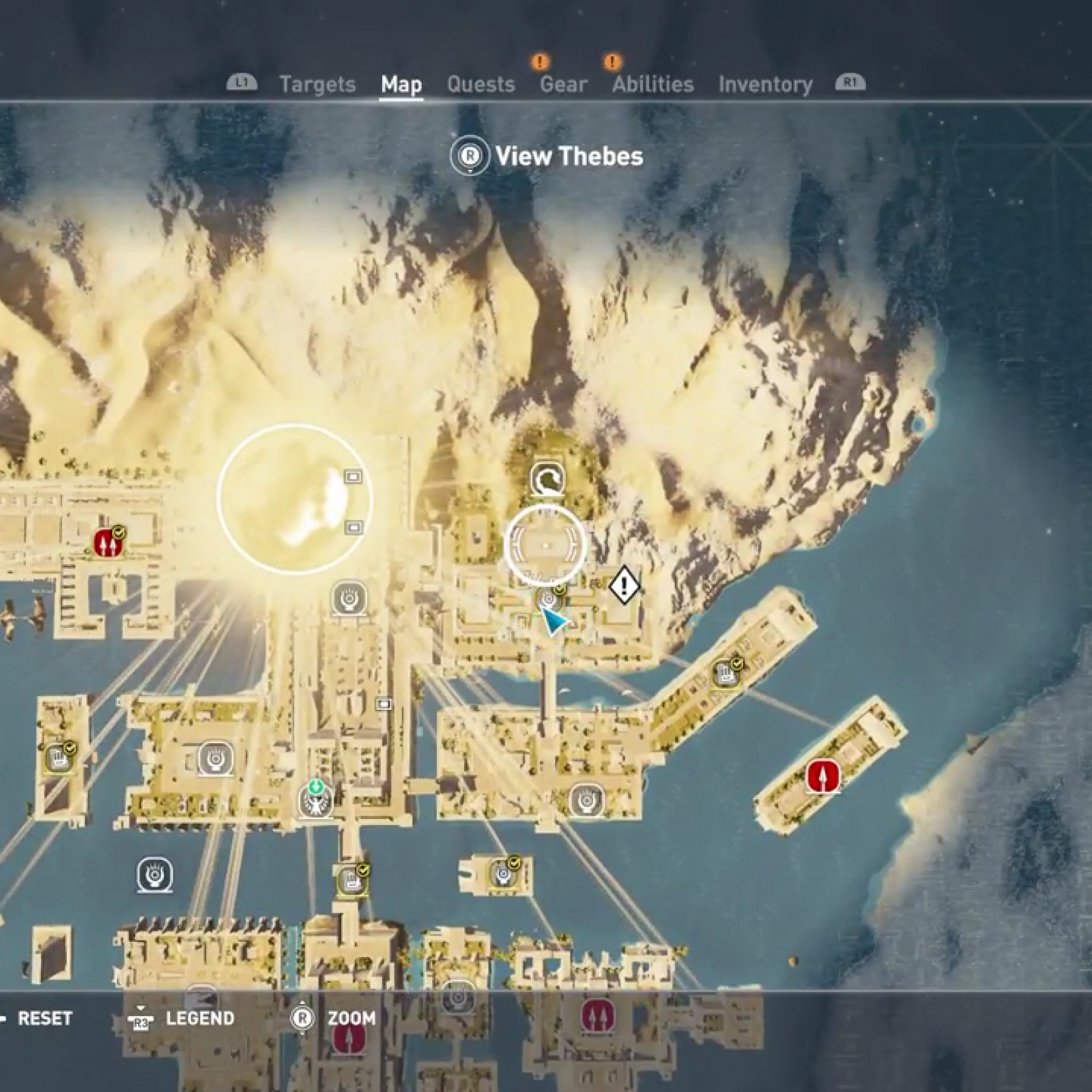Screen dimensions: 1092x1092
Task: Open the Inventory tab
Action: pyautogui.click(x=765, y=84)
